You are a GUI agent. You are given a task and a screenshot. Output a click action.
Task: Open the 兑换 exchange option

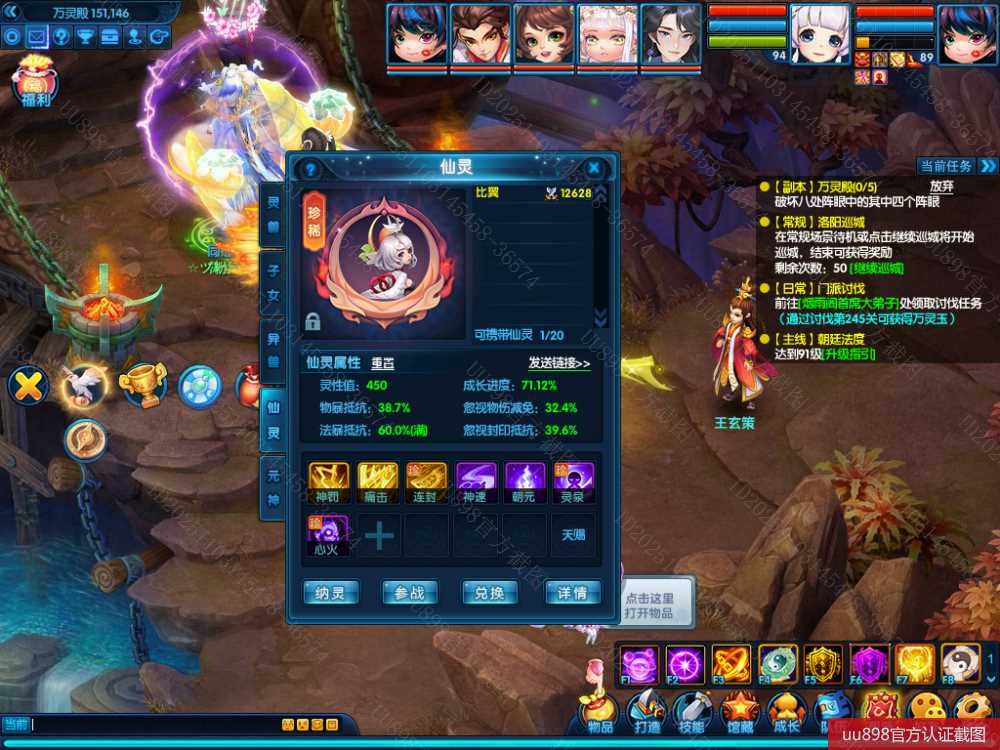pyautogui.click(x=490, y=593)
